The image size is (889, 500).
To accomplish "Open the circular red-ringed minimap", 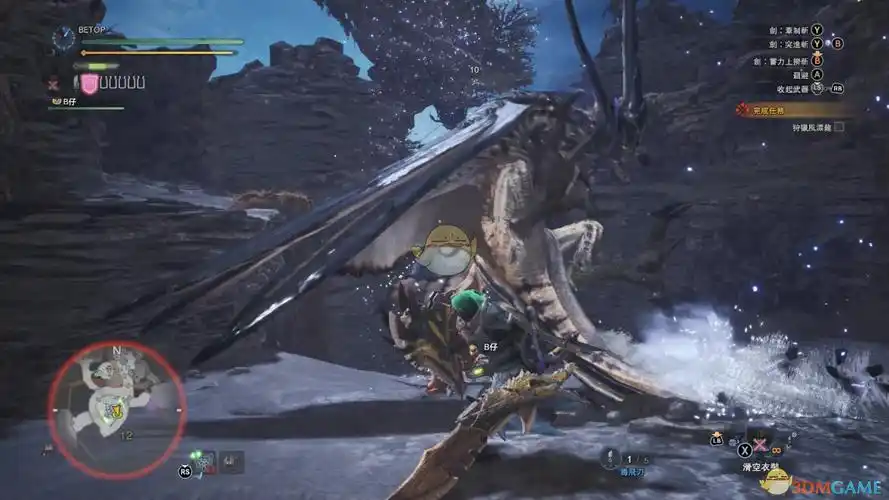I will click(116, 395).
